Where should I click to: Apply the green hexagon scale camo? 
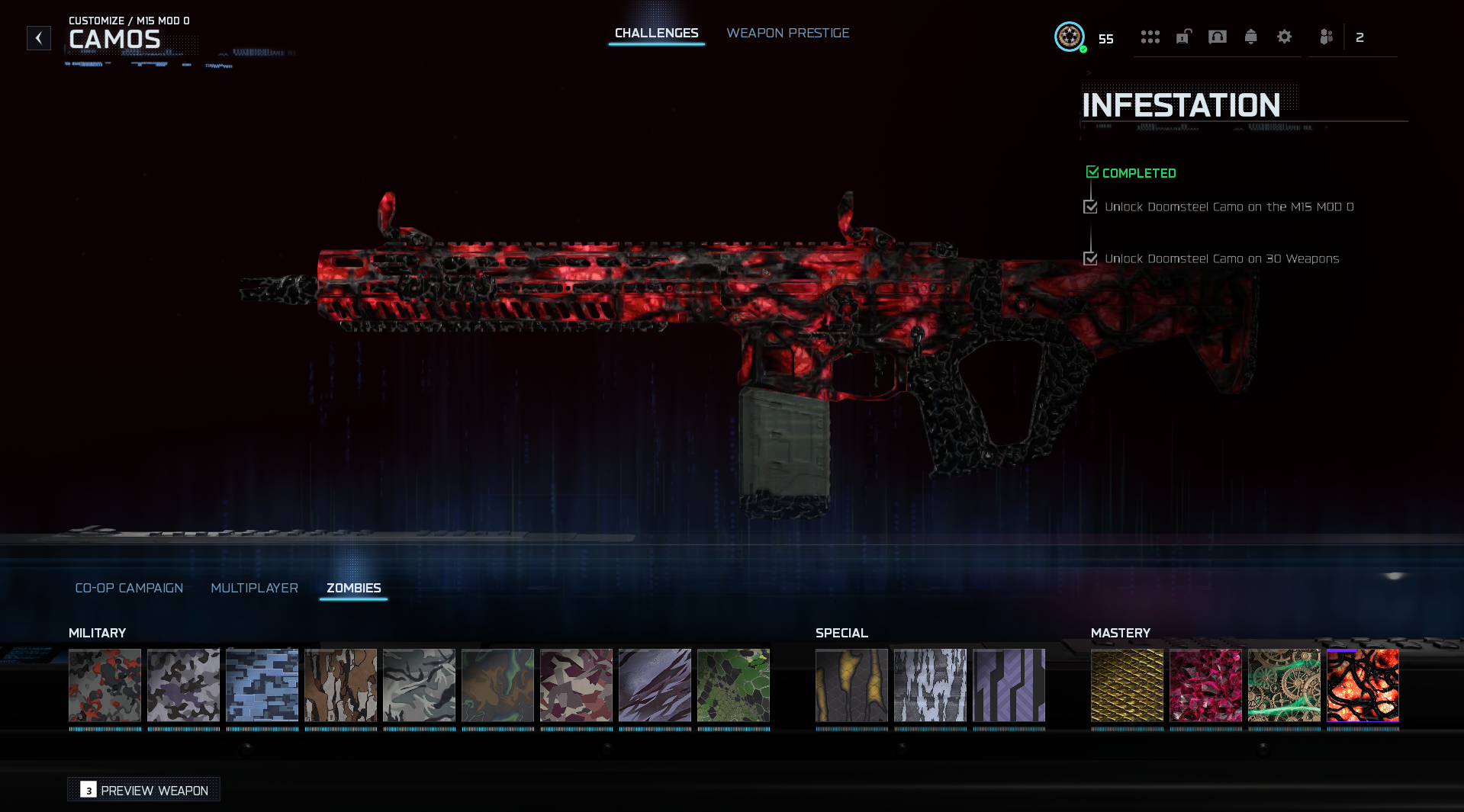click(733, 685)
